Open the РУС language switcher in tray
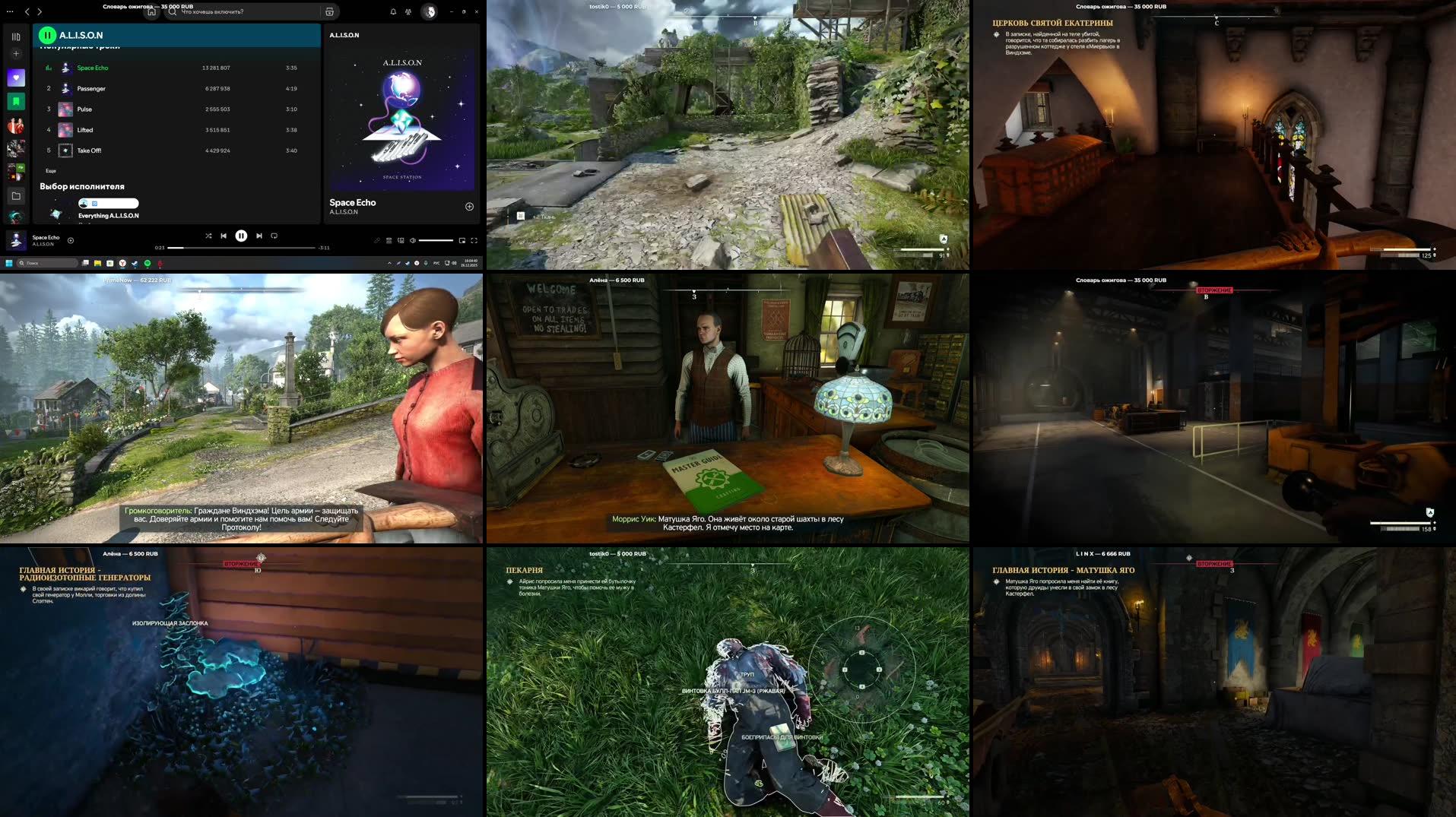The width and height of the screenshot is (1456, 817). 435,263
